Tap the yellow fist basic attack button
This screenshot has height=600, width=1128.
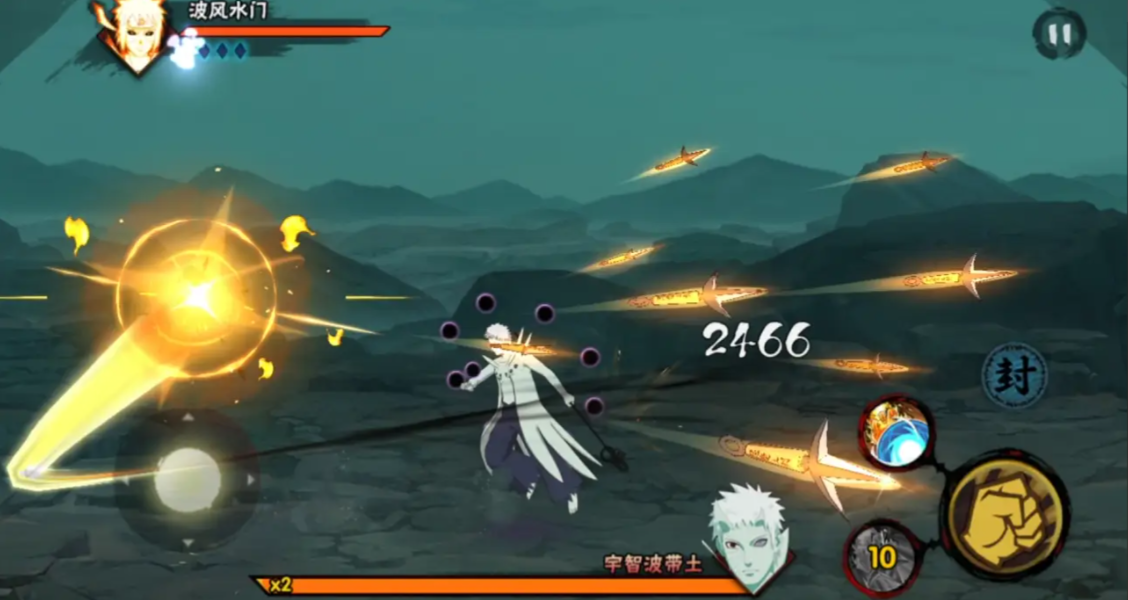1006,513
